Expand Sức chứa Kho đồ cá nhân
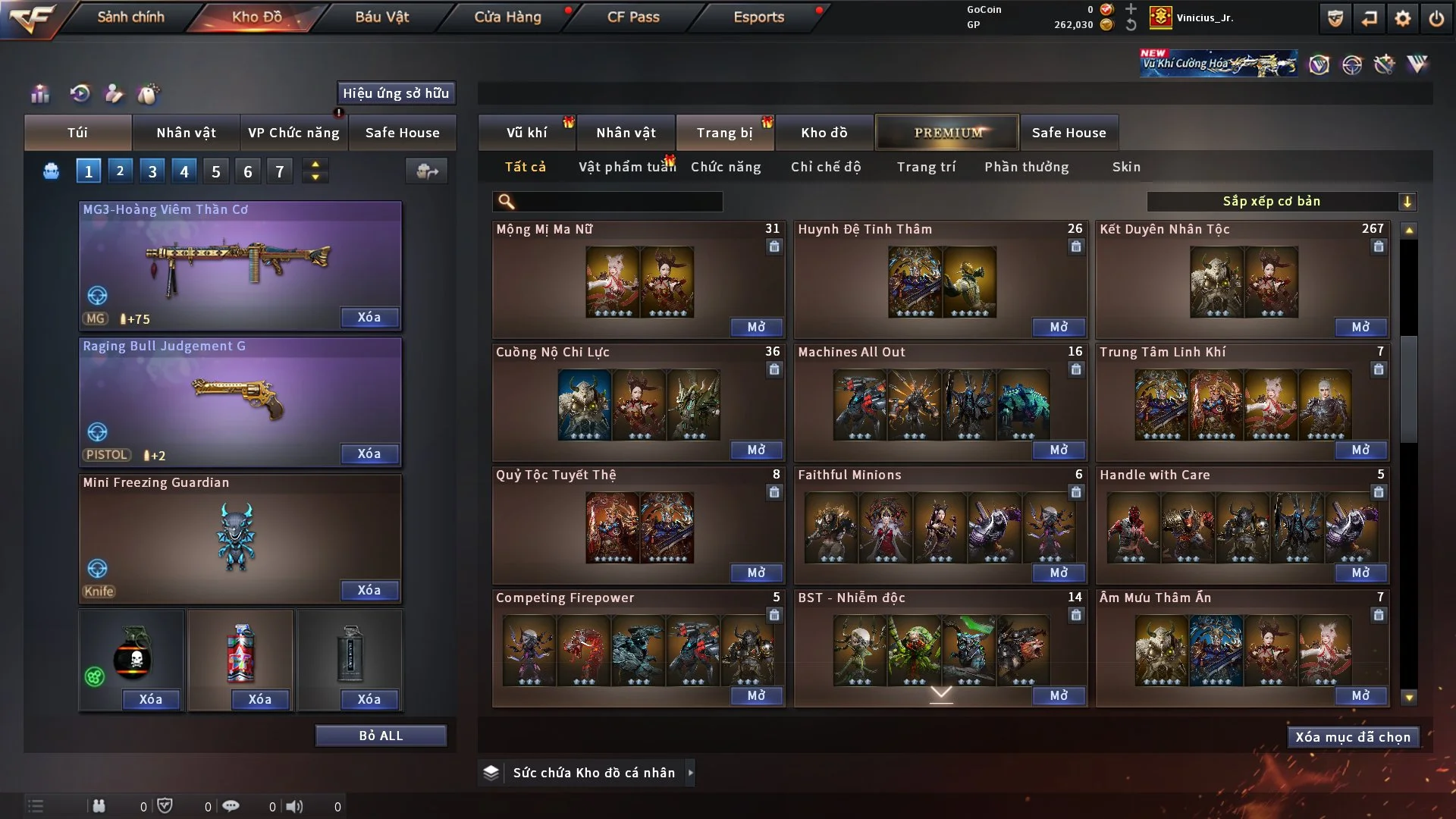The width and height of the screenshot is (1456, 819). 689,773
